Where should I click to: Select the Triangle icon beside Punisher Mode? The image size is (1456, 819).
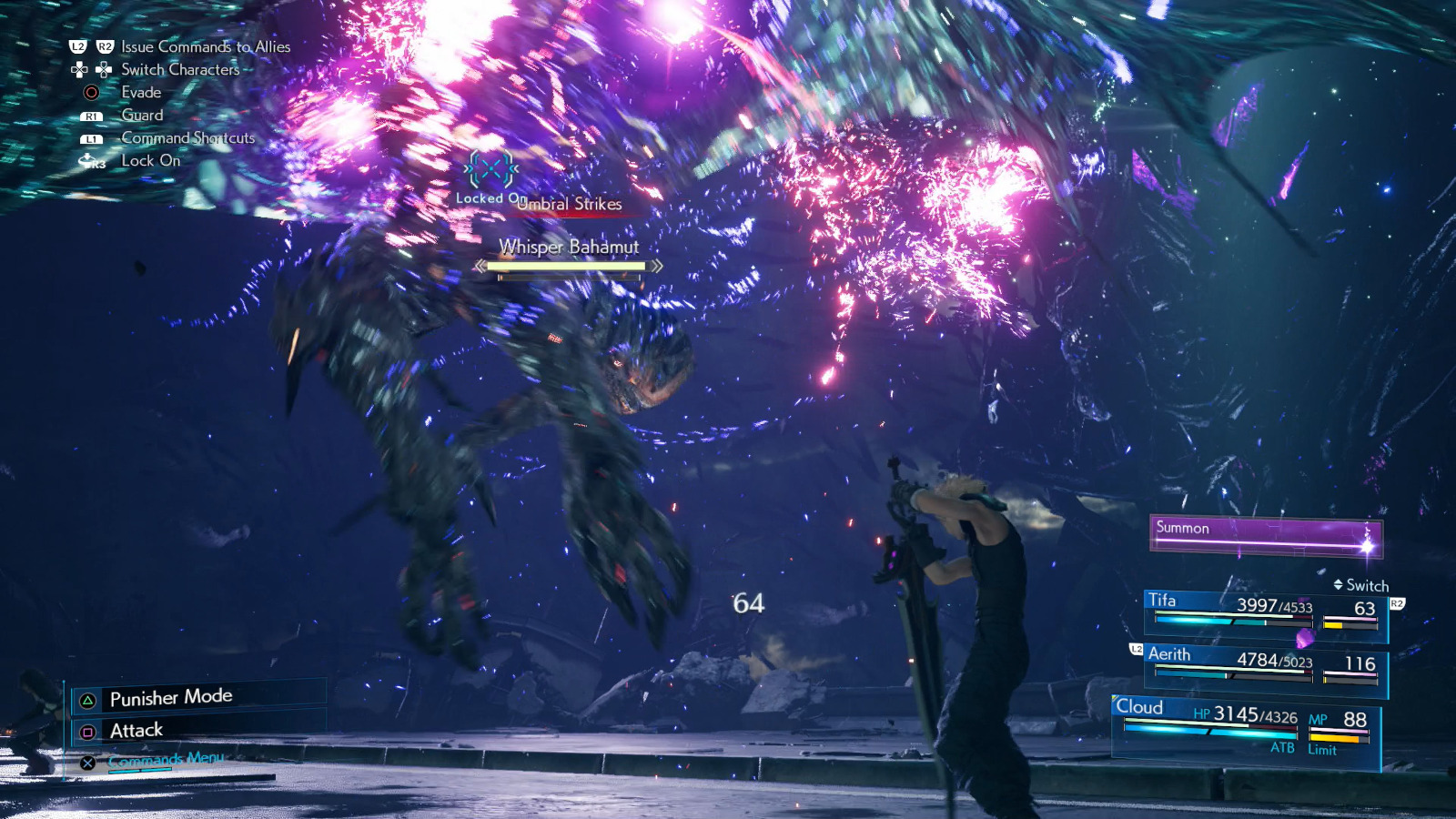(x=86, y=696)
